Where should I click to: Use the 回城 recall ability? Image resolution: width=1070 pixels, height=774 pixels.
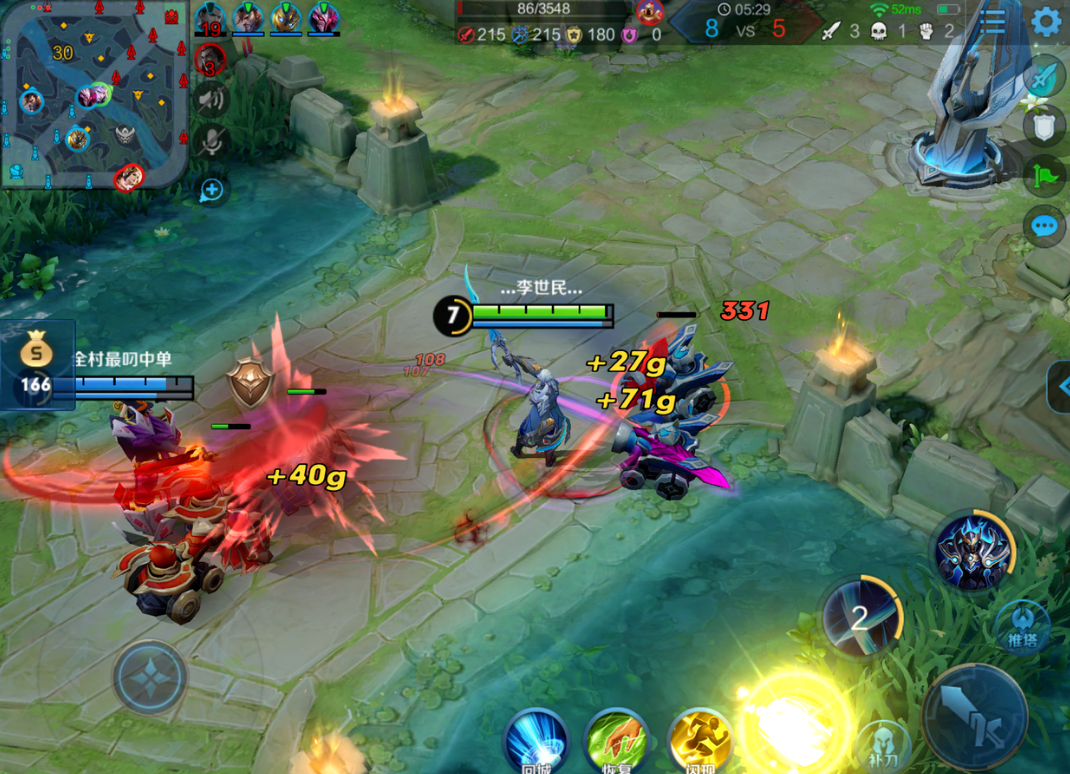coord(537,742)
